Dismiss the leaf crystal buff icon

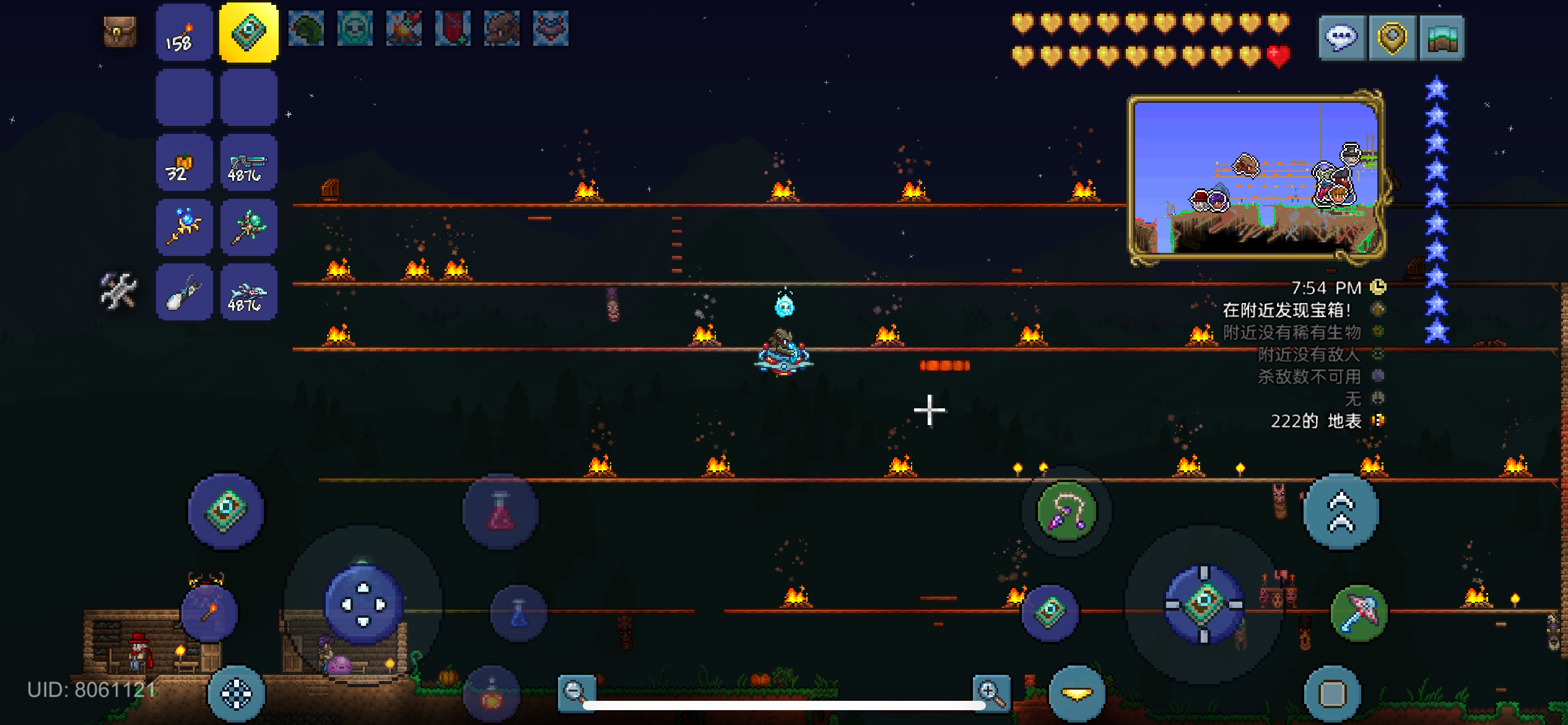[x=306, y=29]
